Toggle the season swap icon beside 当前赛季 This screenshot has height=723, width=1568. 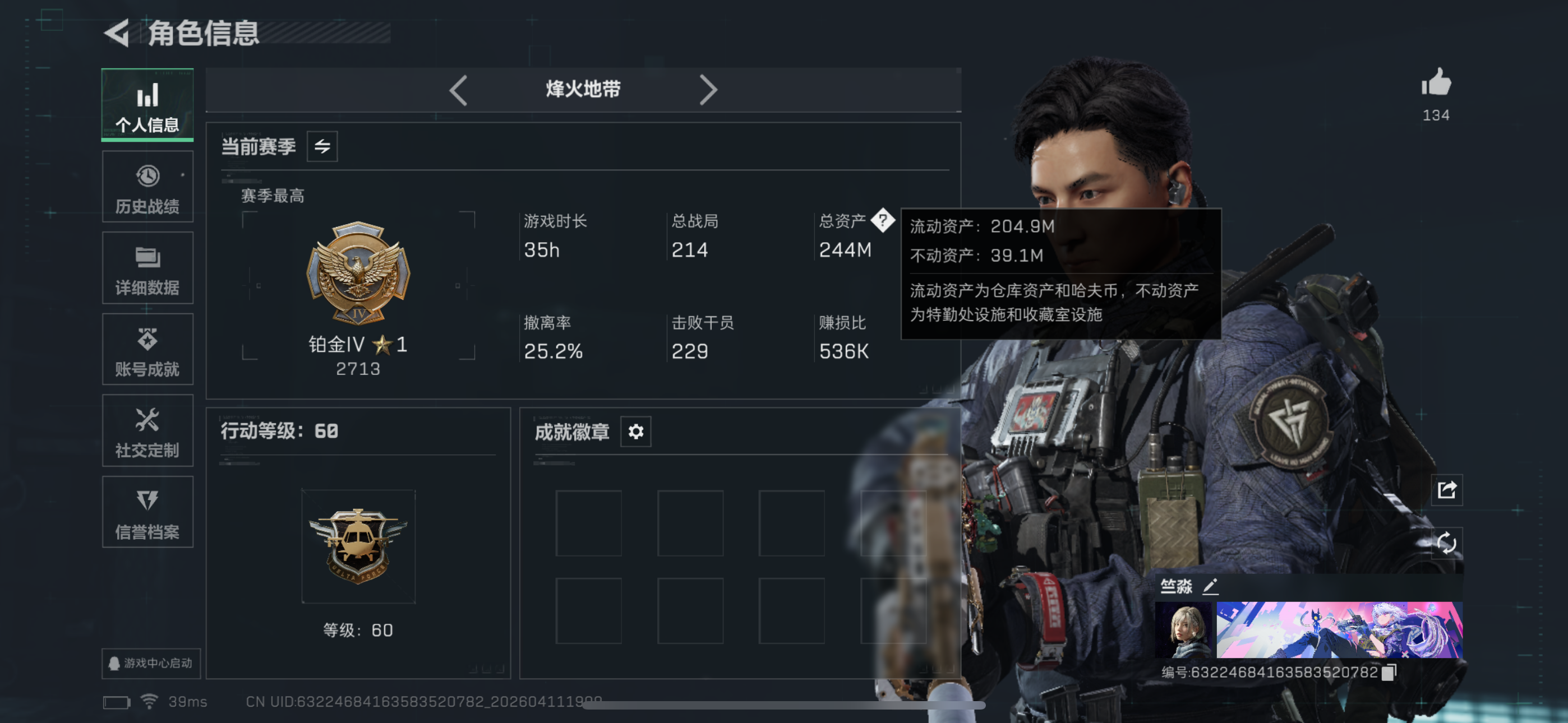click(323, 146)
